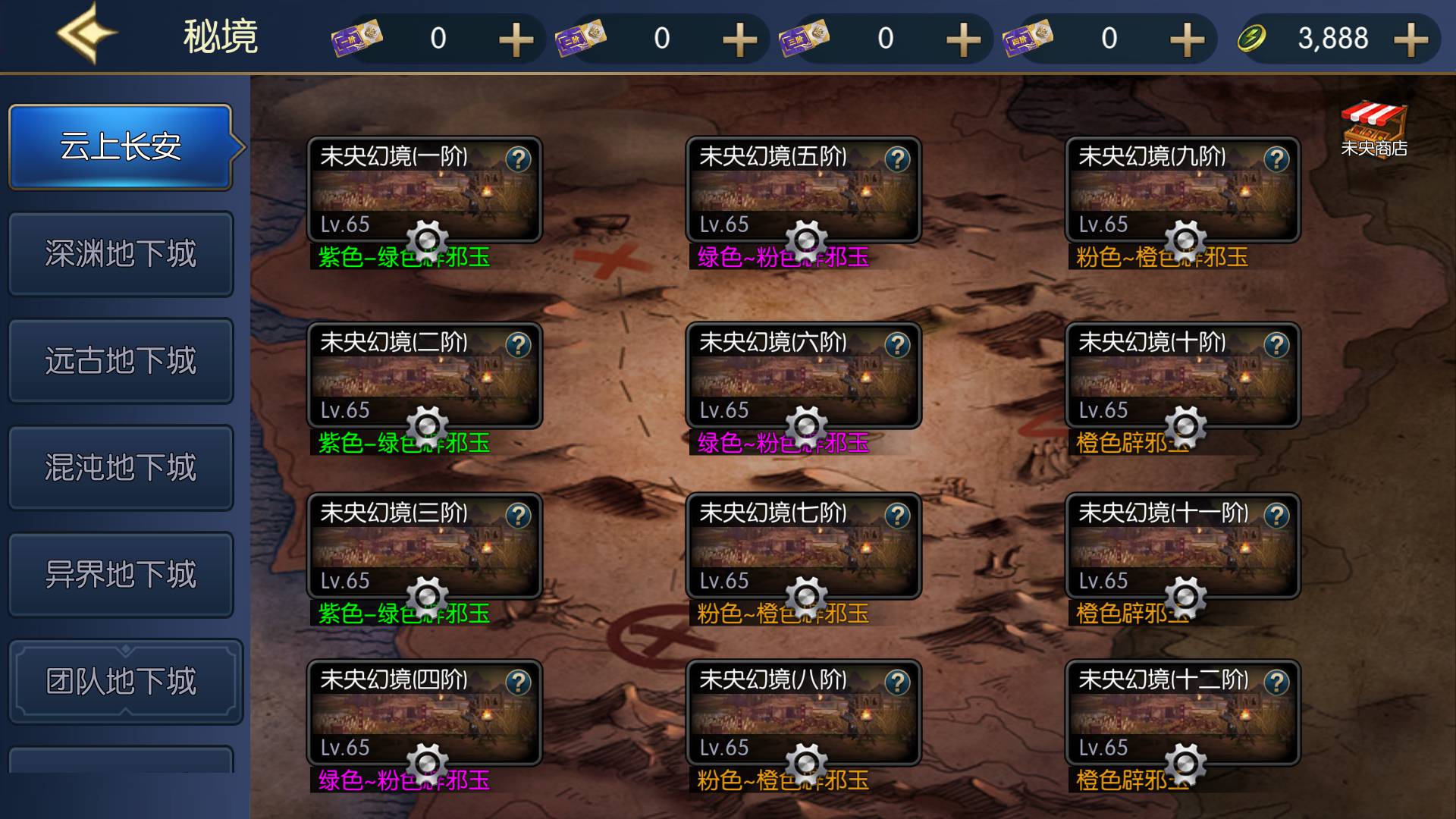Select the 云上长安 tab
This screenshot has height=819, width=1456.
[x=121, y=146]
